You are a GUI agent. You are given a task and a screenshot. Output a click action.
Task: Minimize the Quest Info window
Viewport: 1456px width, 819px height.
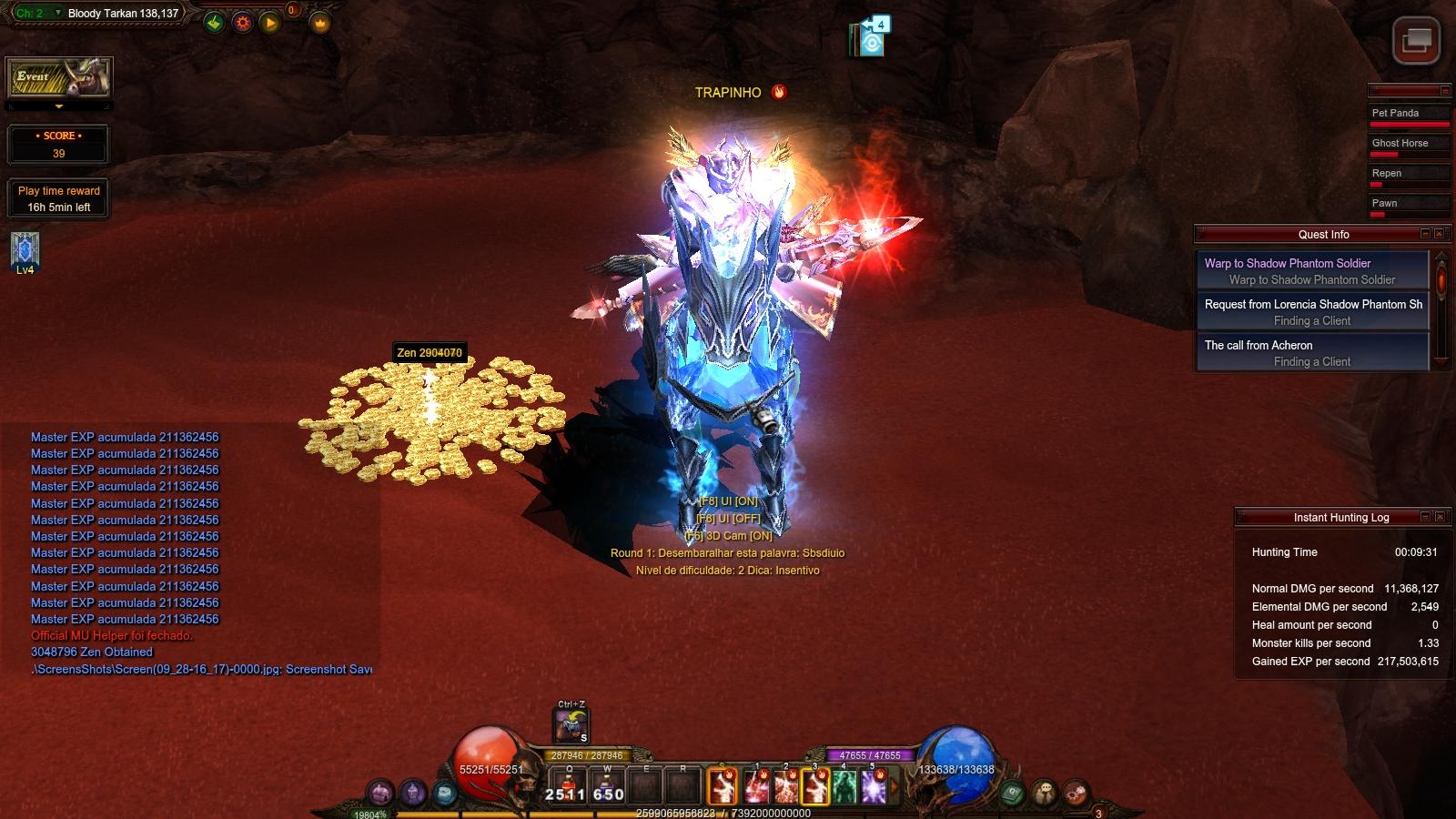(x=1425, y=234)
